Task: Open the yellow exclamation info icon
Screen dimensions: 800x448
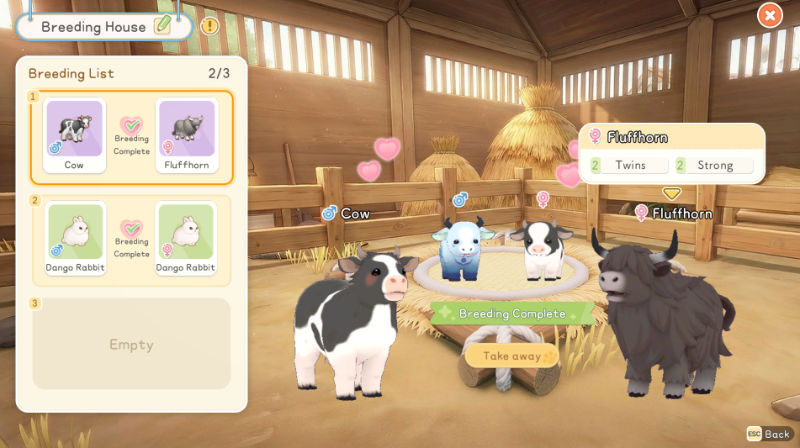Action: click(209, 26)
